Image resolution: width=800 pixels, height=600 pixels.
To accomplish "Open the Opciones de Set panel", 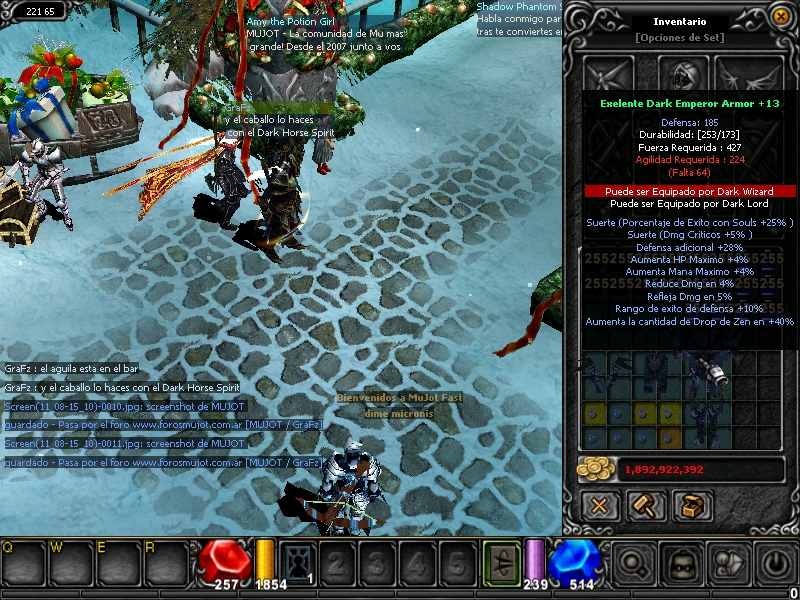I will coord(680,38).
